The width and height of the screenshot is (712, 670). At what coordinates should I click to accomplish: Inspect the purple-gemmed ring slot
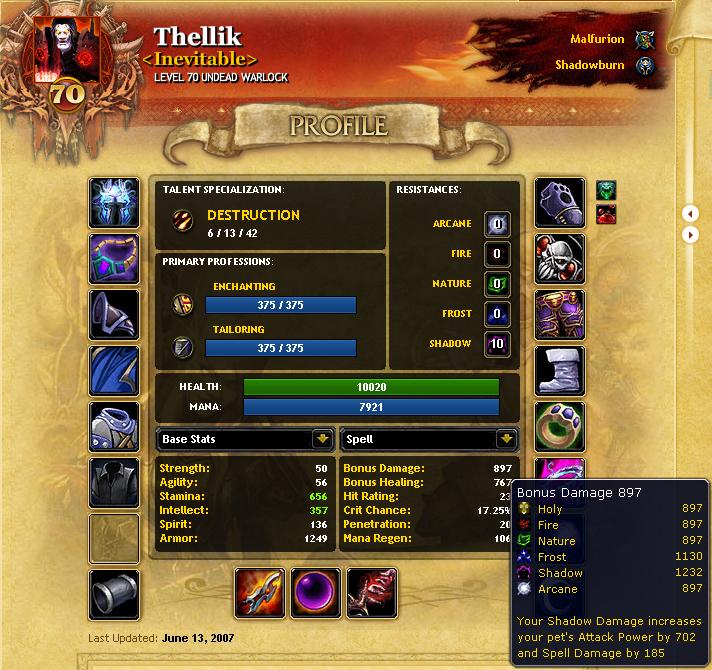pyautogui.click(x=559, y=427)
